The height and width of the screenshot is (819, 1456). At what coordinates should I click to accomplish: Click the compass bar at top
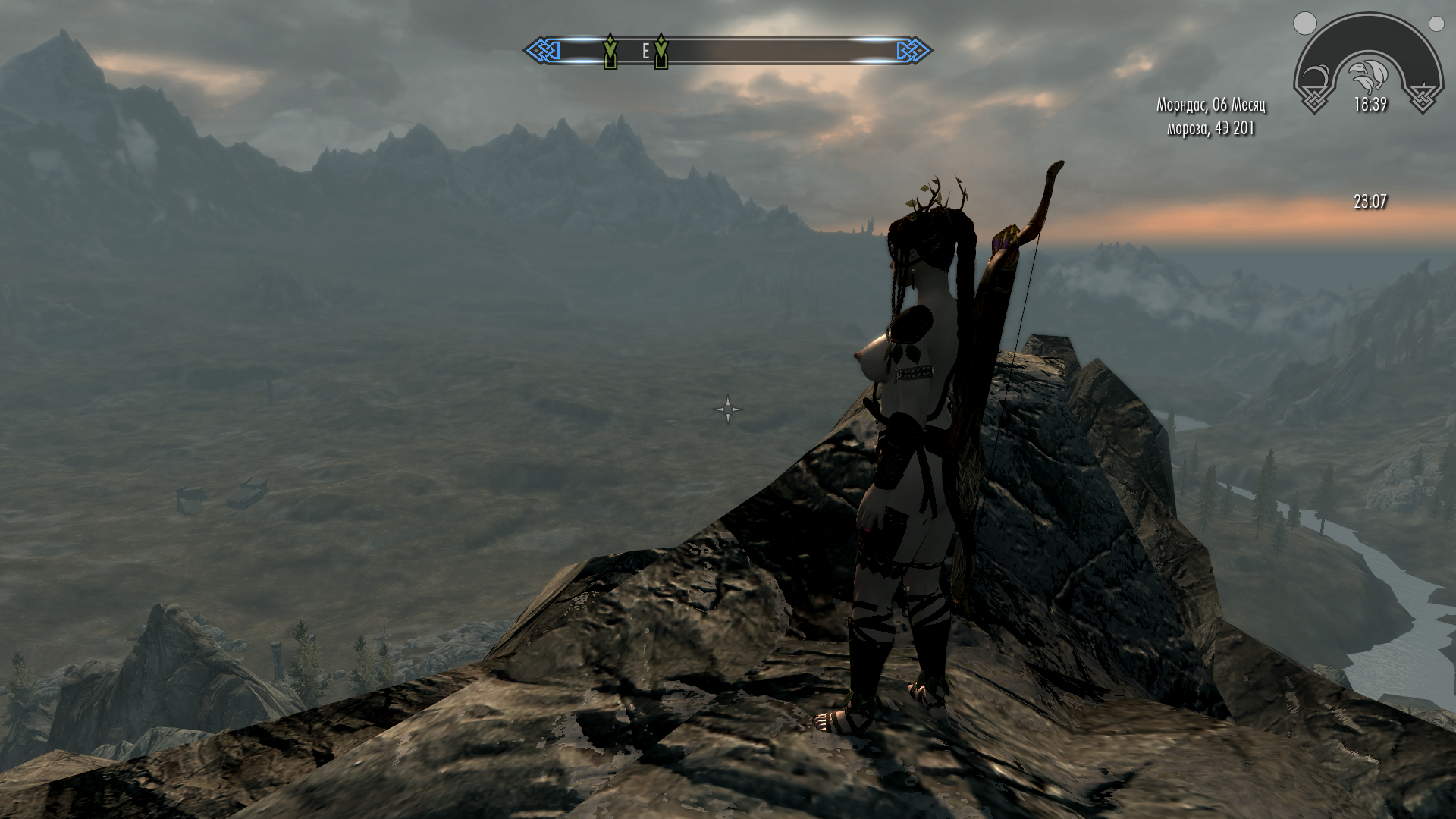coord(728,51)
